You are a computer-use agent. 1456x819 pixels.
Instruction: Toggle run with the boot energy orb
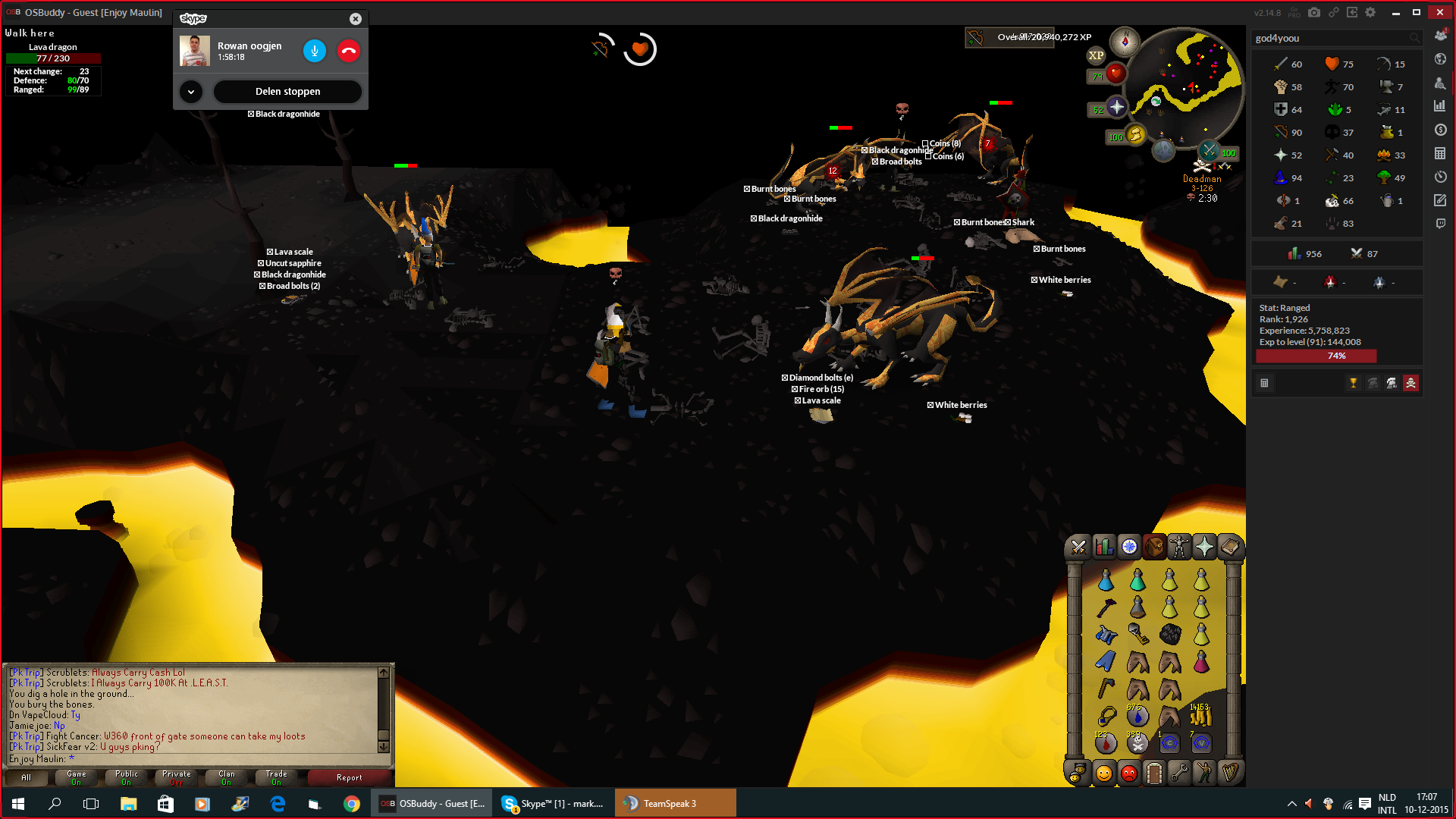click(1135, 135)
